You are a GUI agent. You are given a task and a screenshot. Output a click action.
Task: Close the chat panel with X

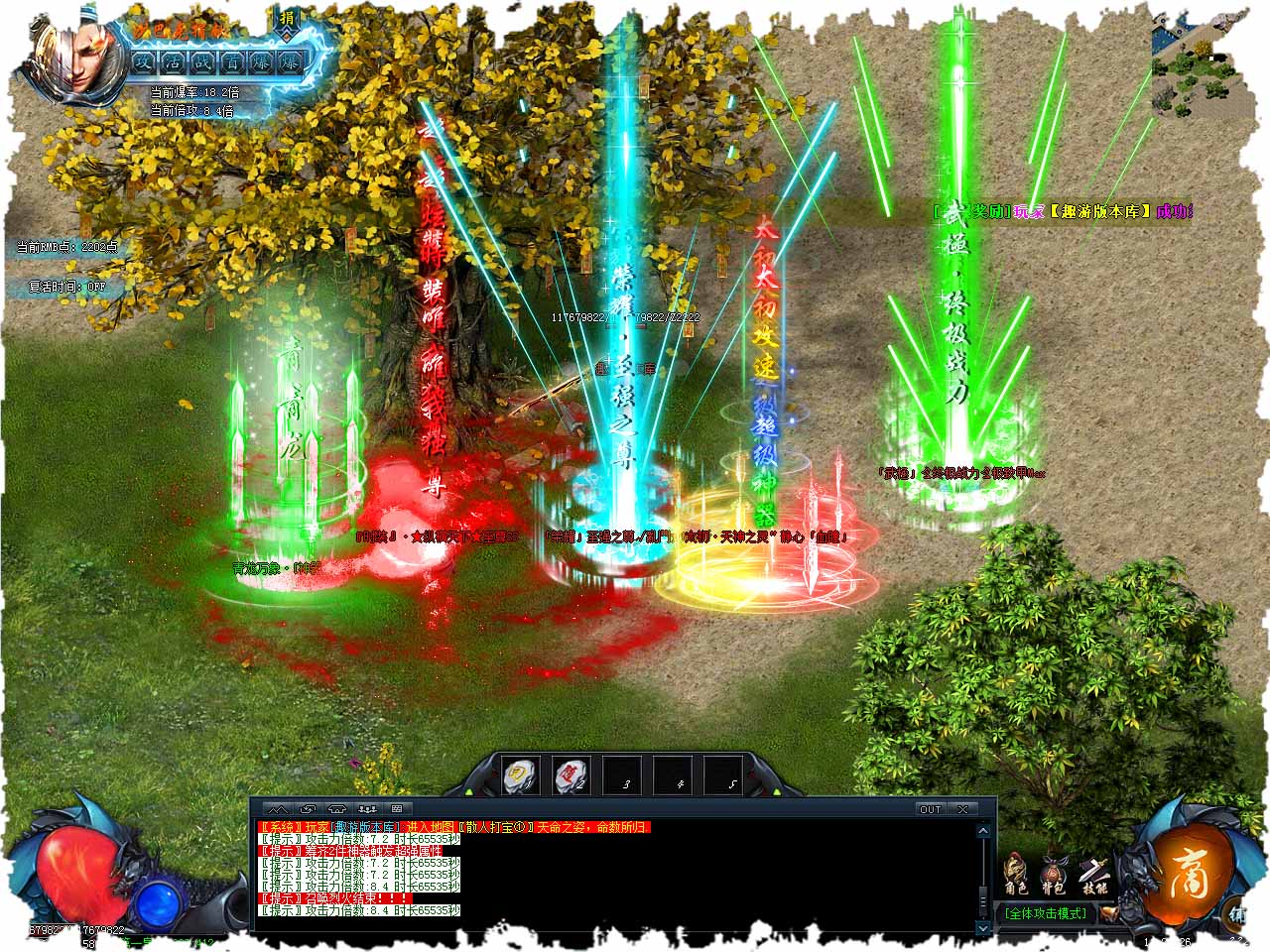pyautogui.click(x=962, y=809)
